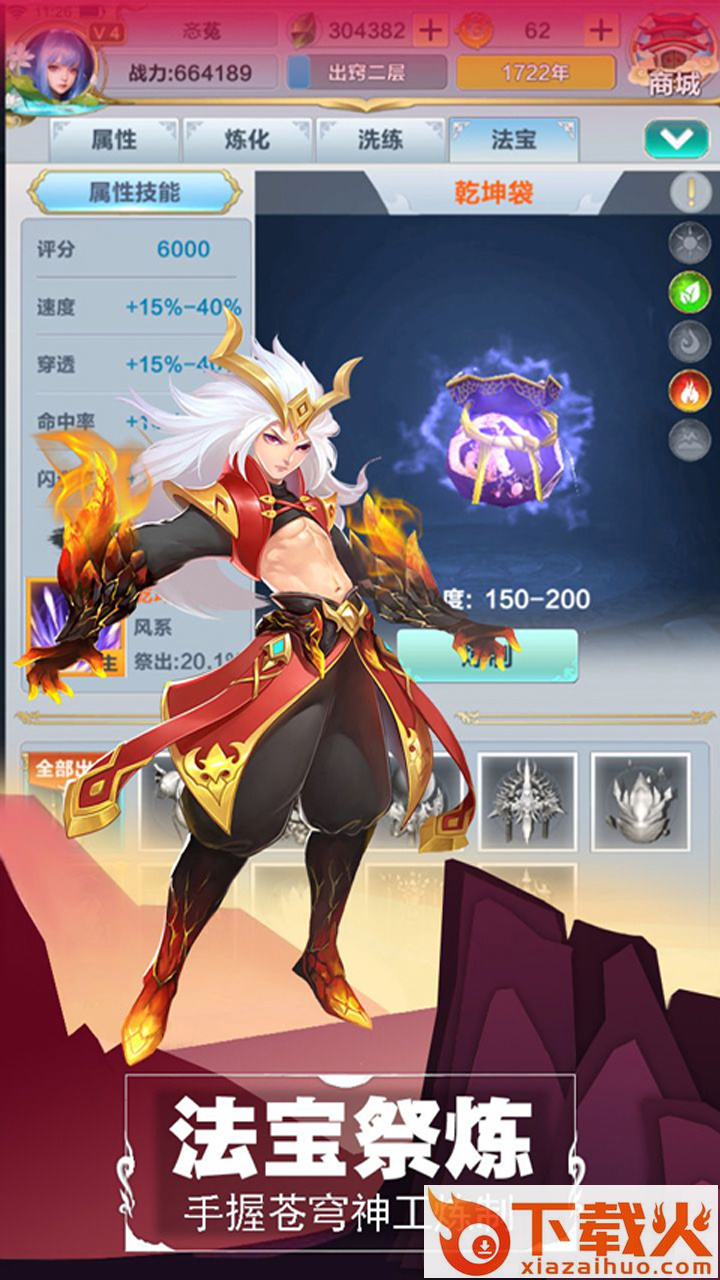Image resolution: width=720 pixels, height=1280 pixels.
Task: Open the 属性技能 panel header
Action: (134, 192)
